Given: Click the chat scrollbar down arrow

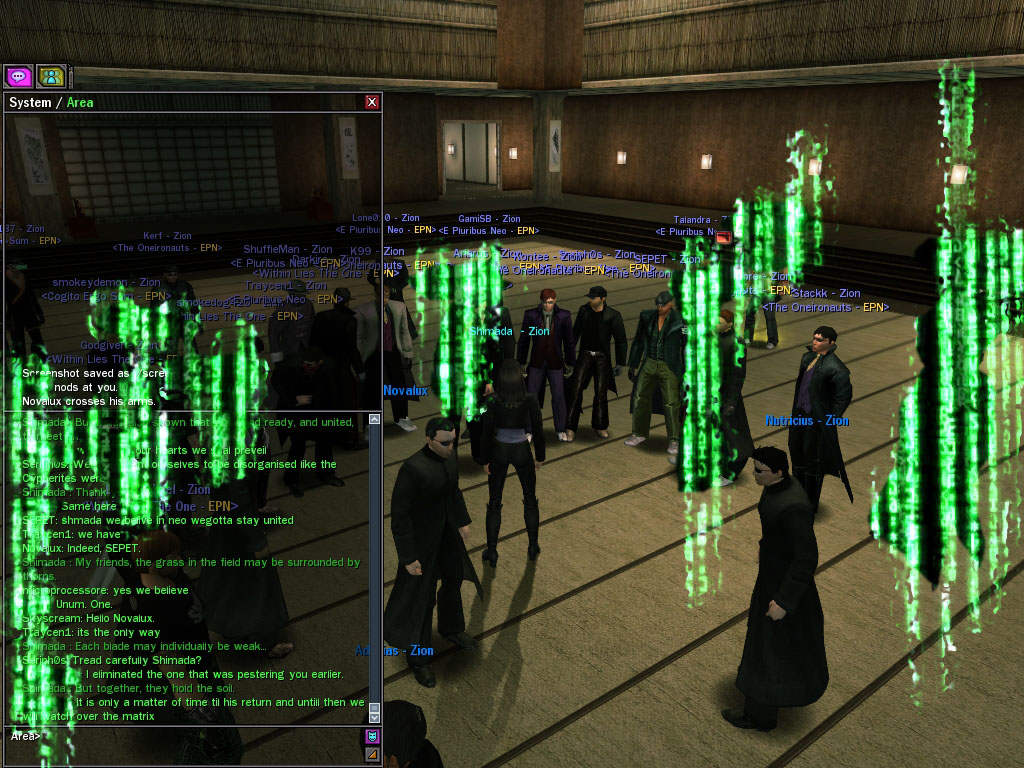Looking at the screenshot, I should pyautogui.click(x=375, y=717).
